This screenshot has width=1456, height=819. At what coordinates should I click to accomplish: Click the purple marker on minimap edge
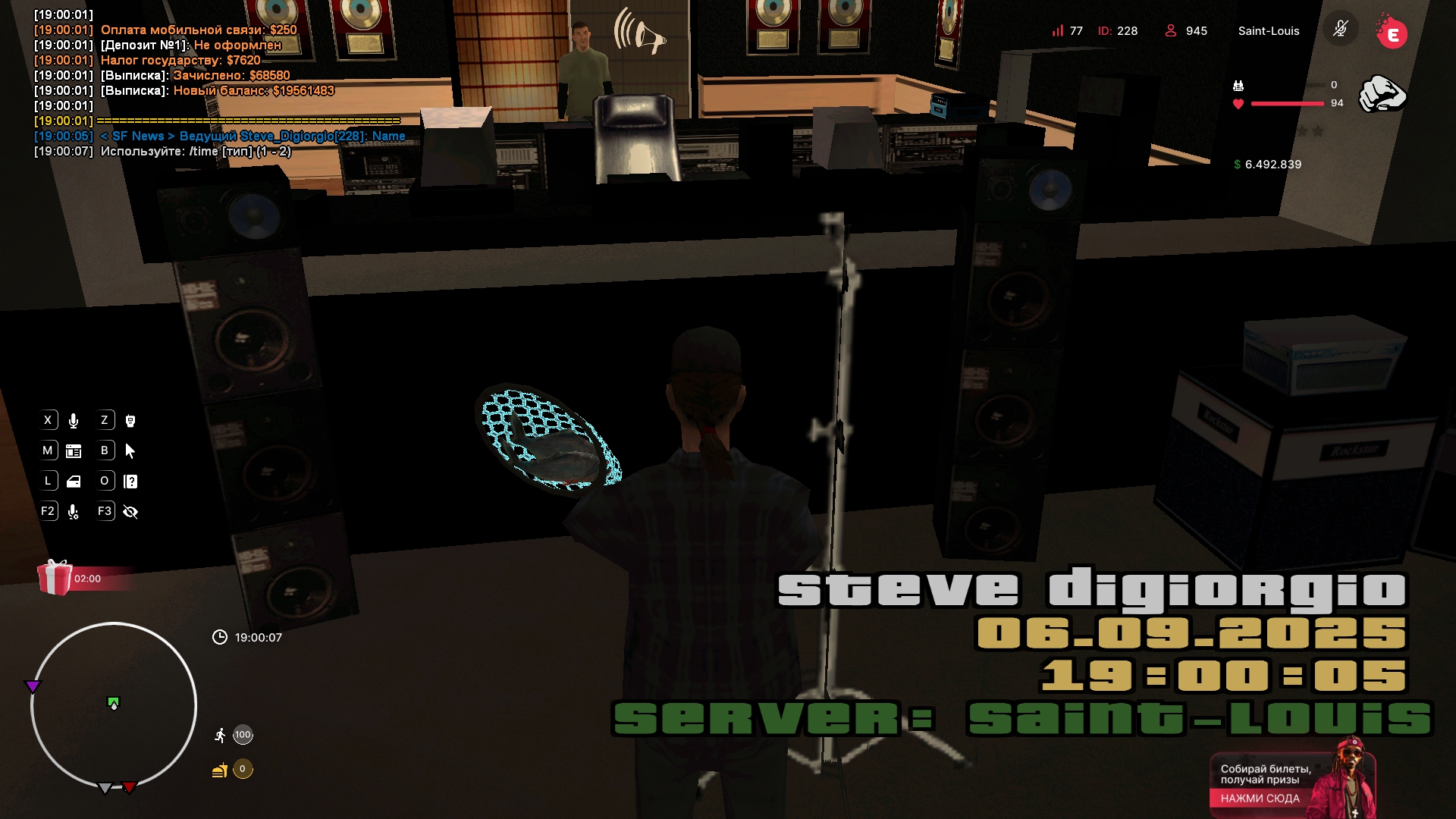[33, 686]
